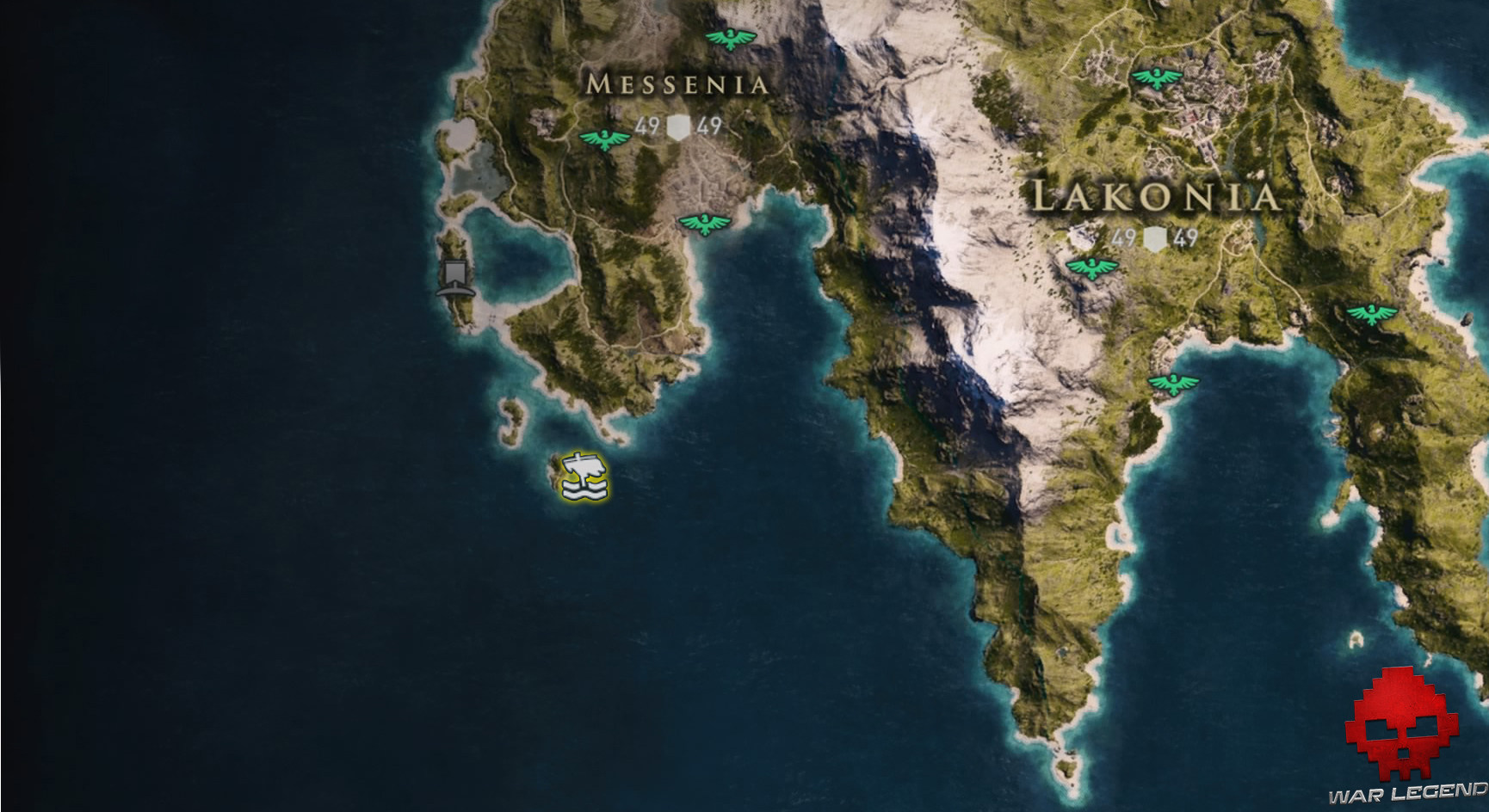Select the Lakonia region name label

tap(1157, 196)
